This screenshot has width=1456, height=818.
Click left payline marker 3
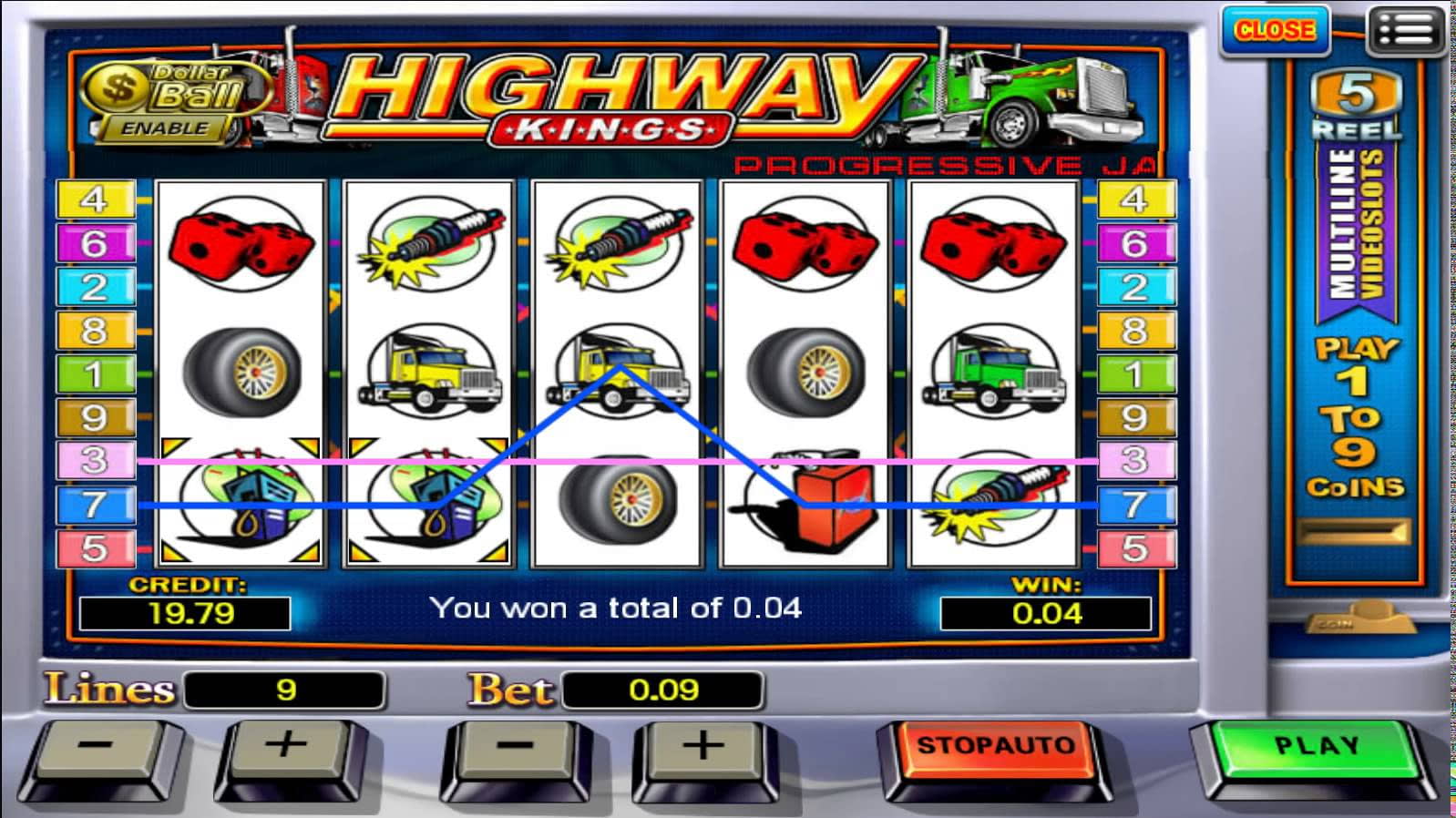click(95, 461)
